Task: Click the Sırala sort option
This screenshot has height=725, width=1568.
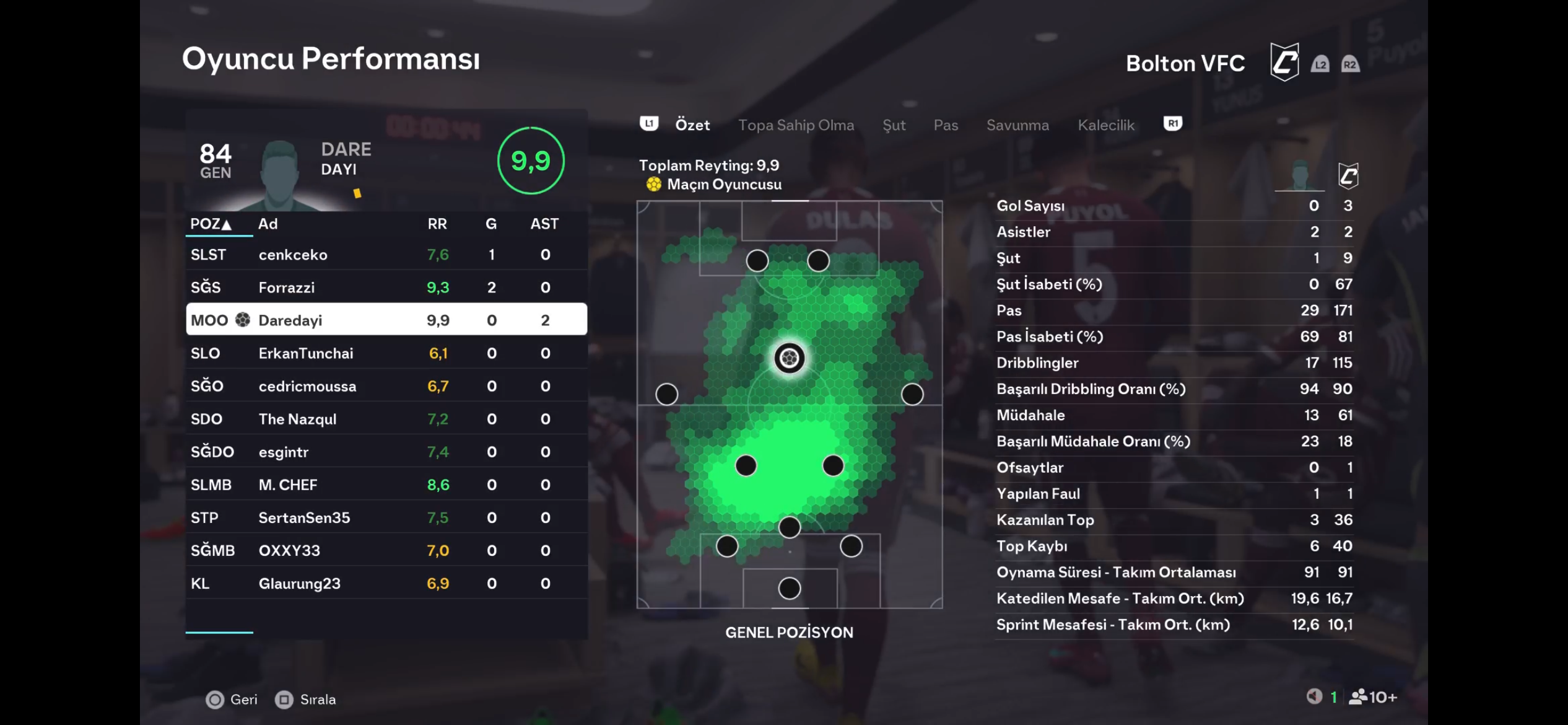Action: 306,700
